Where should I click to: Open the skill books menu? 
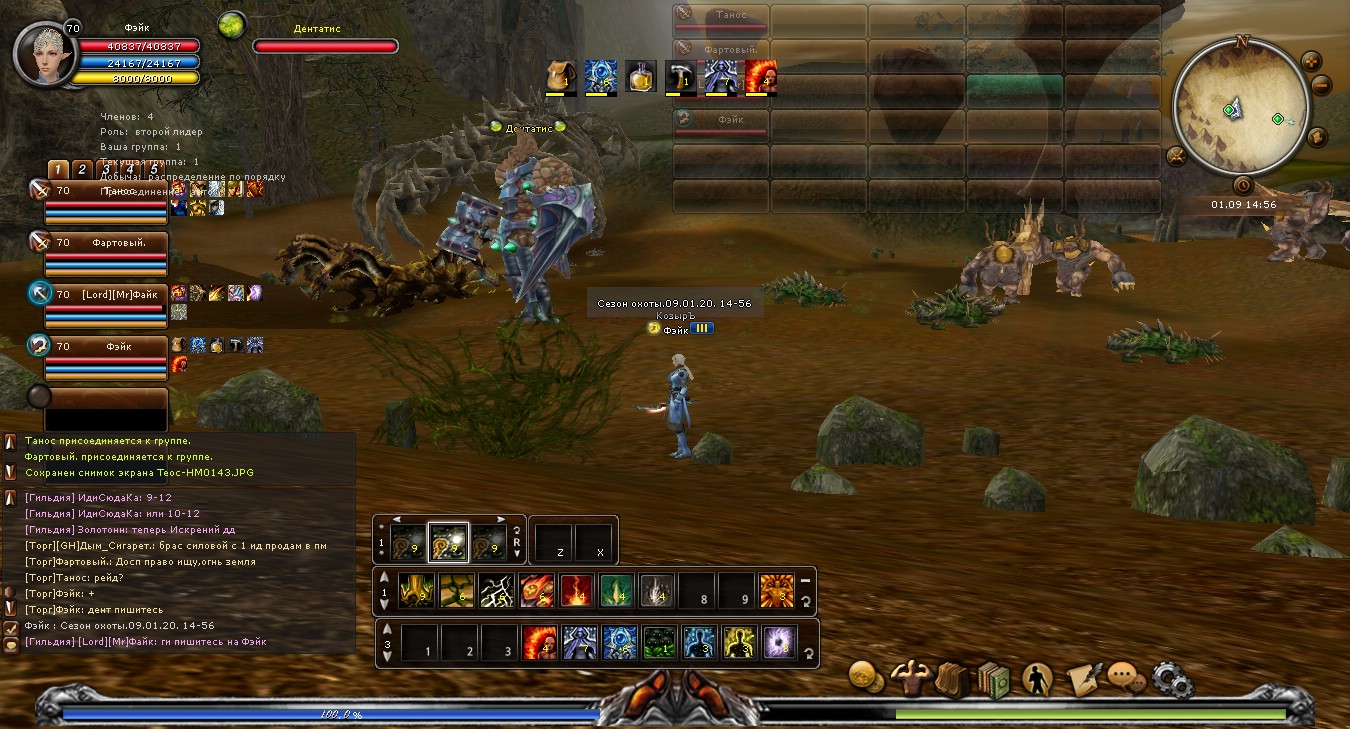(x=994, y=679)
